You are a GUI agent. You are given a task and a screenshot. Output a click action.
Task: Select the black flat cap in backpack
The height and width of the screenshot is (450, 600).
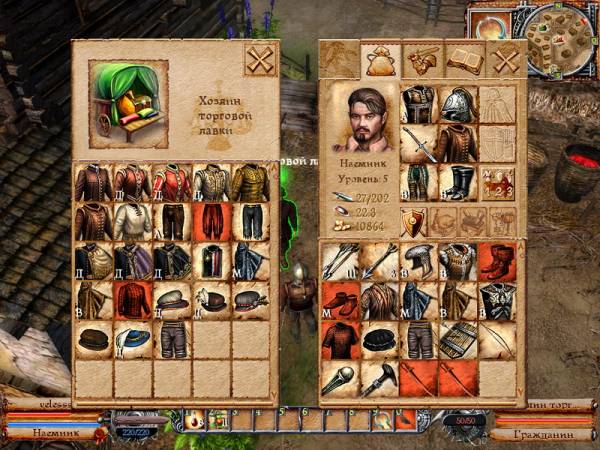pos(380,339)
